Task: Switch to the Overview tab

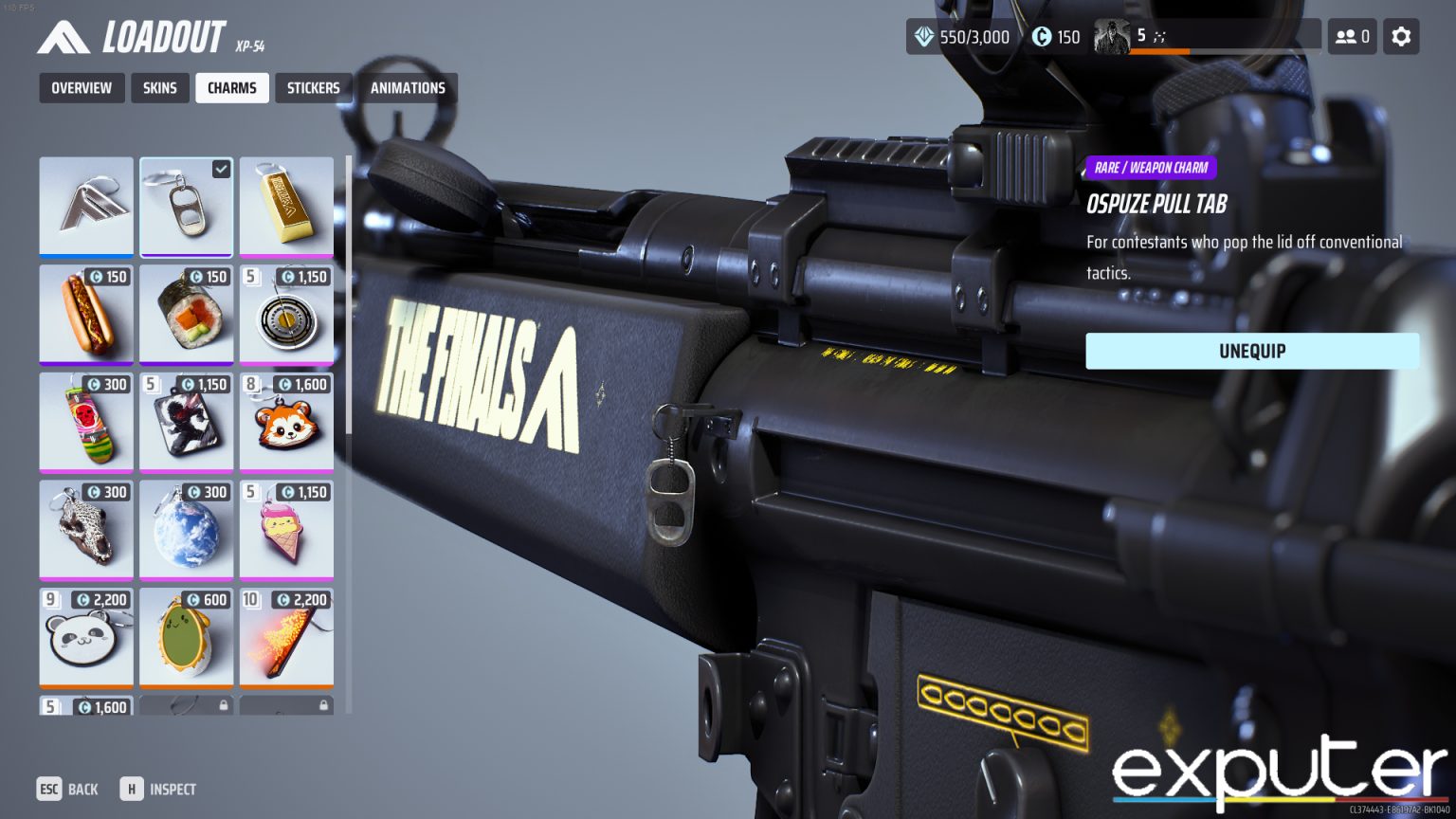Action: [x=82, y=88]
